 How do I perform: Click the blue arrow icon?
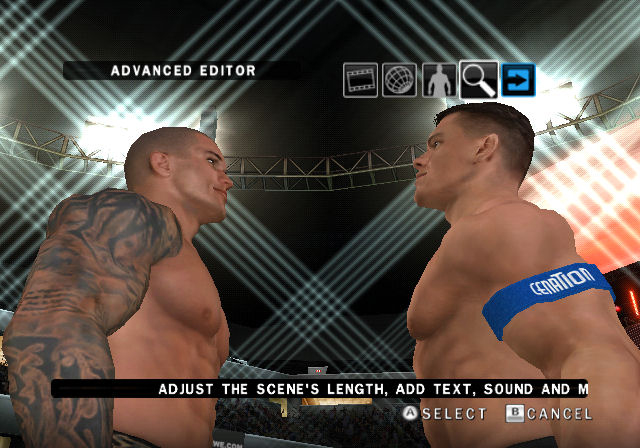pyautogui.click(x=519, y=80)
